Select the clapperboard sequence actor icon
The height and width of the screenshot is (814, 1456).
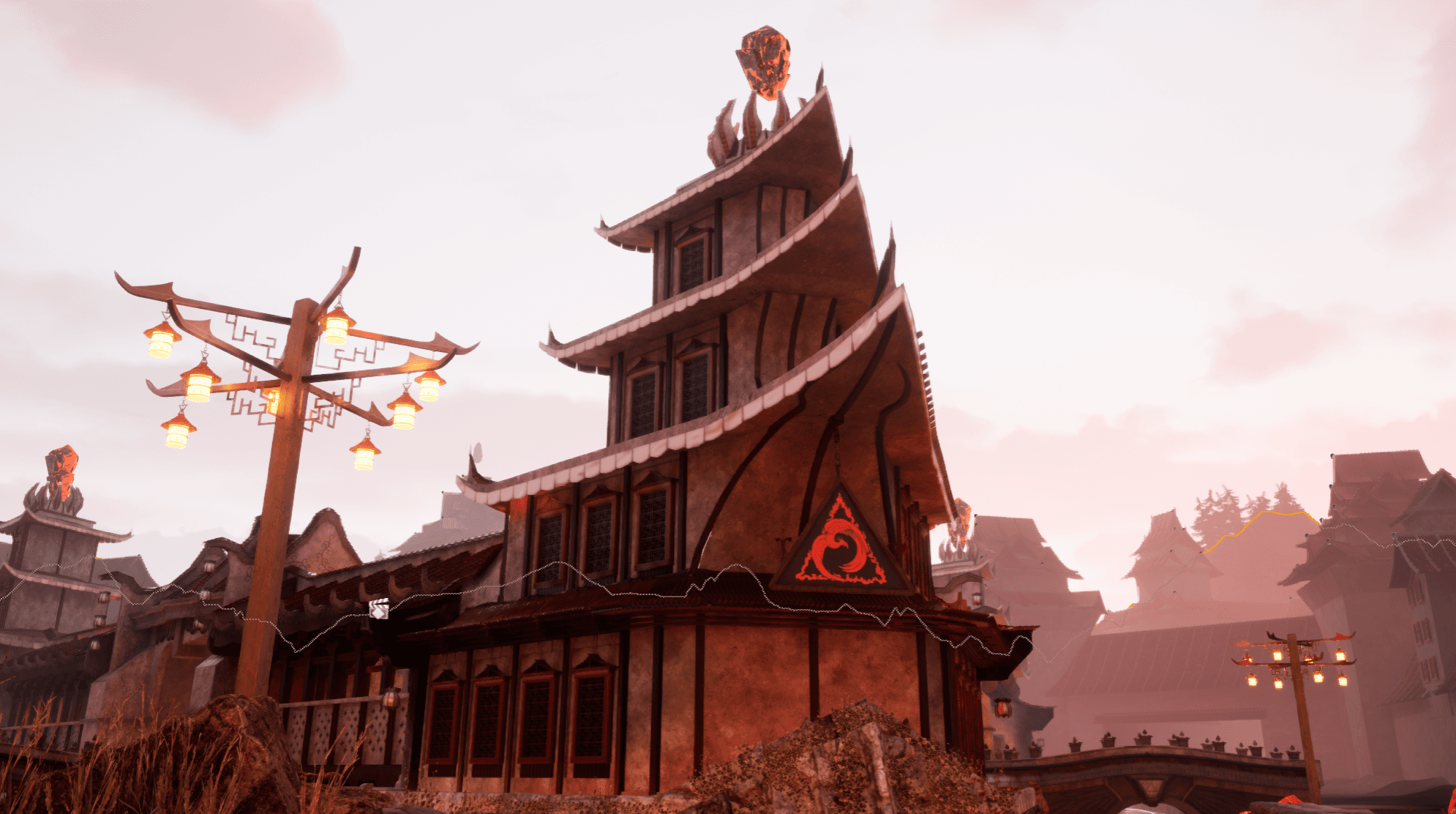point(379,608)
